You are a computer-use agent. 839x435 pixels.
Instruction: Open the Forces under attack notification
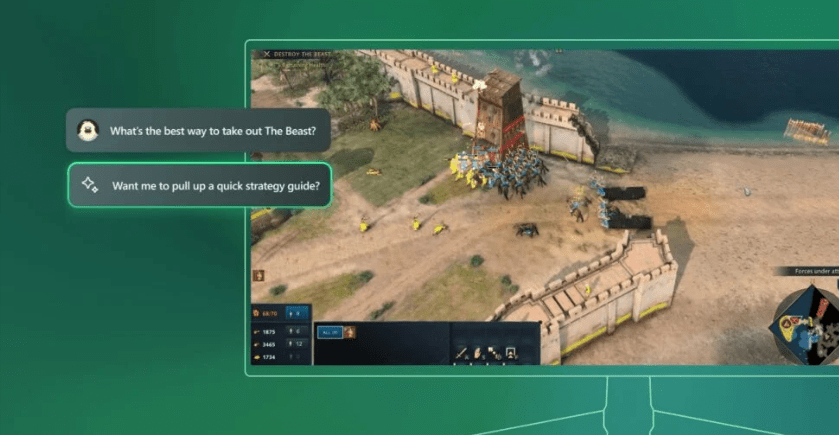pos(810,272)
